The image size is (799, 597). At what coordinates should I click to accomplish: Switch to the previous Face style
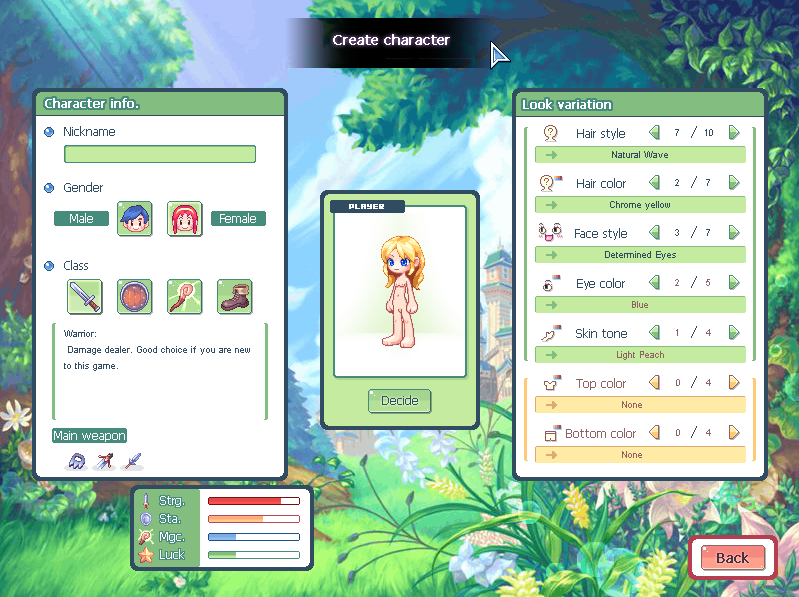coord(655,233)
